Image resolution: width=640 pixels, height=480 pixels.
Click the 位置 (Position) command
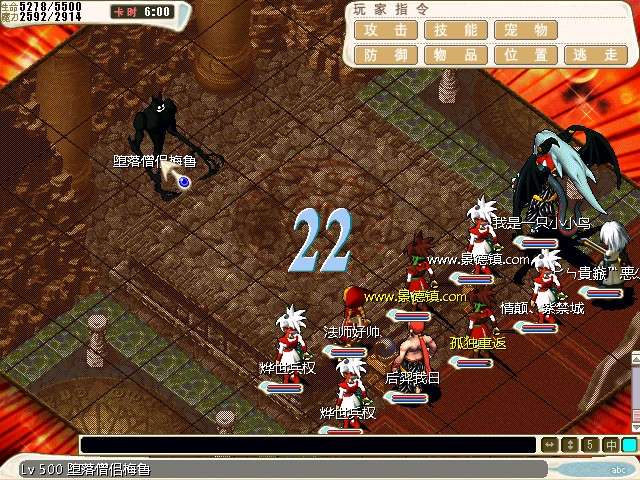coord(526,55)
